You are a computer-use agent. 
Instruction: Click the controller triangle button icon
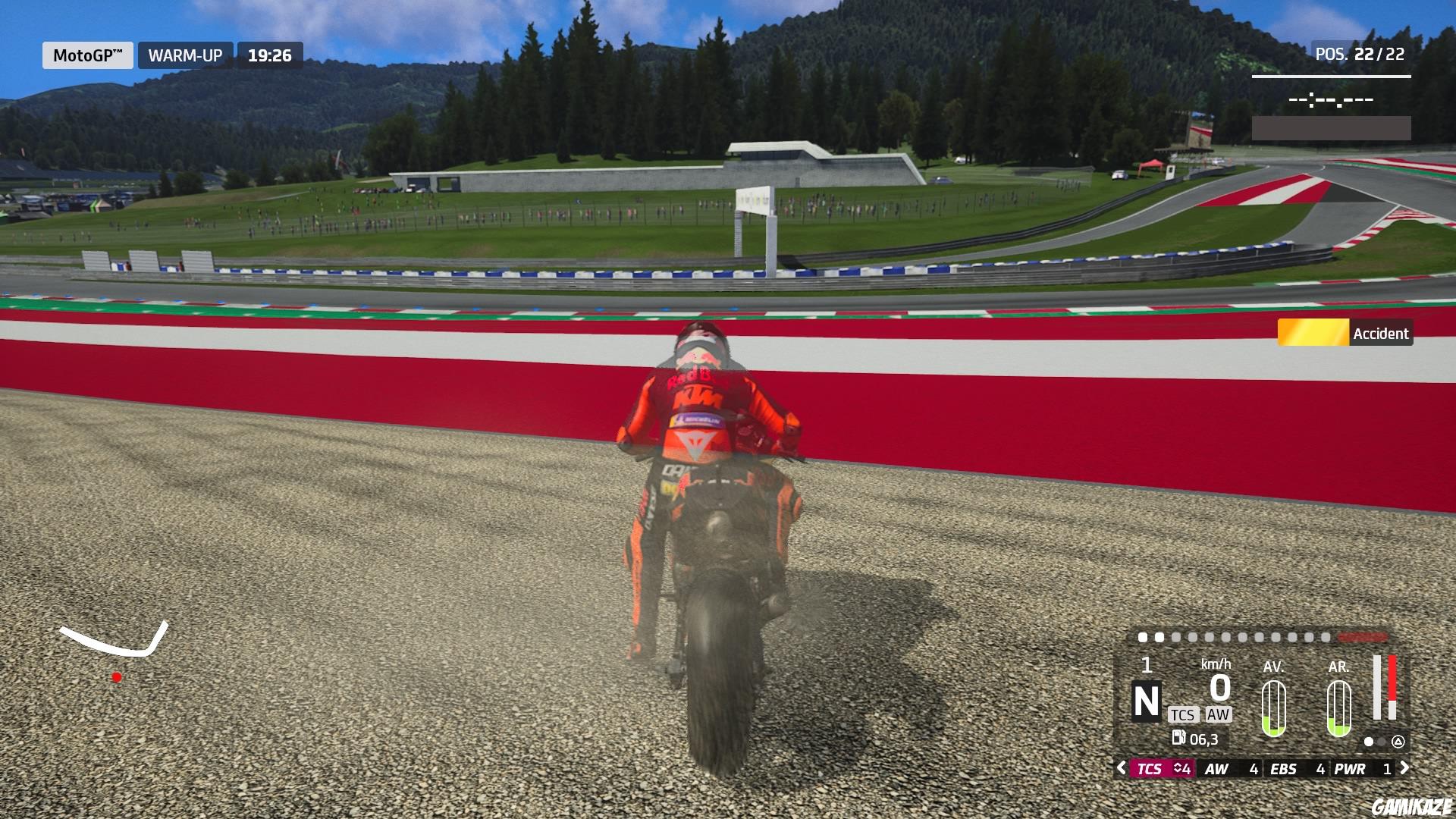pyautogui.click(x=1398, y=742)
